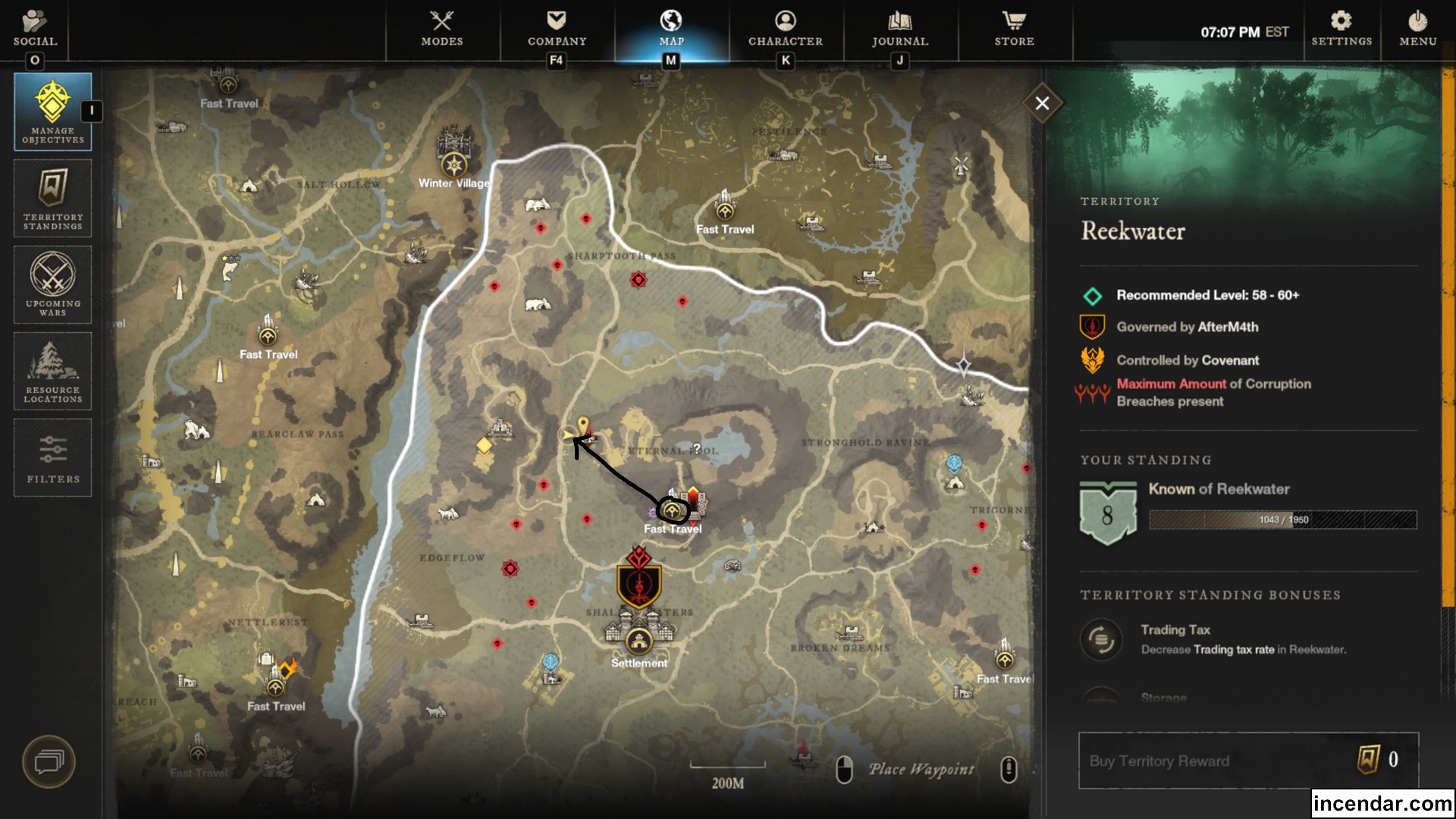The height and width of the screenshot is (819, 1456).
Task: Open the map Filters panel
Action: pyautogui.click(x=52, y=457)
